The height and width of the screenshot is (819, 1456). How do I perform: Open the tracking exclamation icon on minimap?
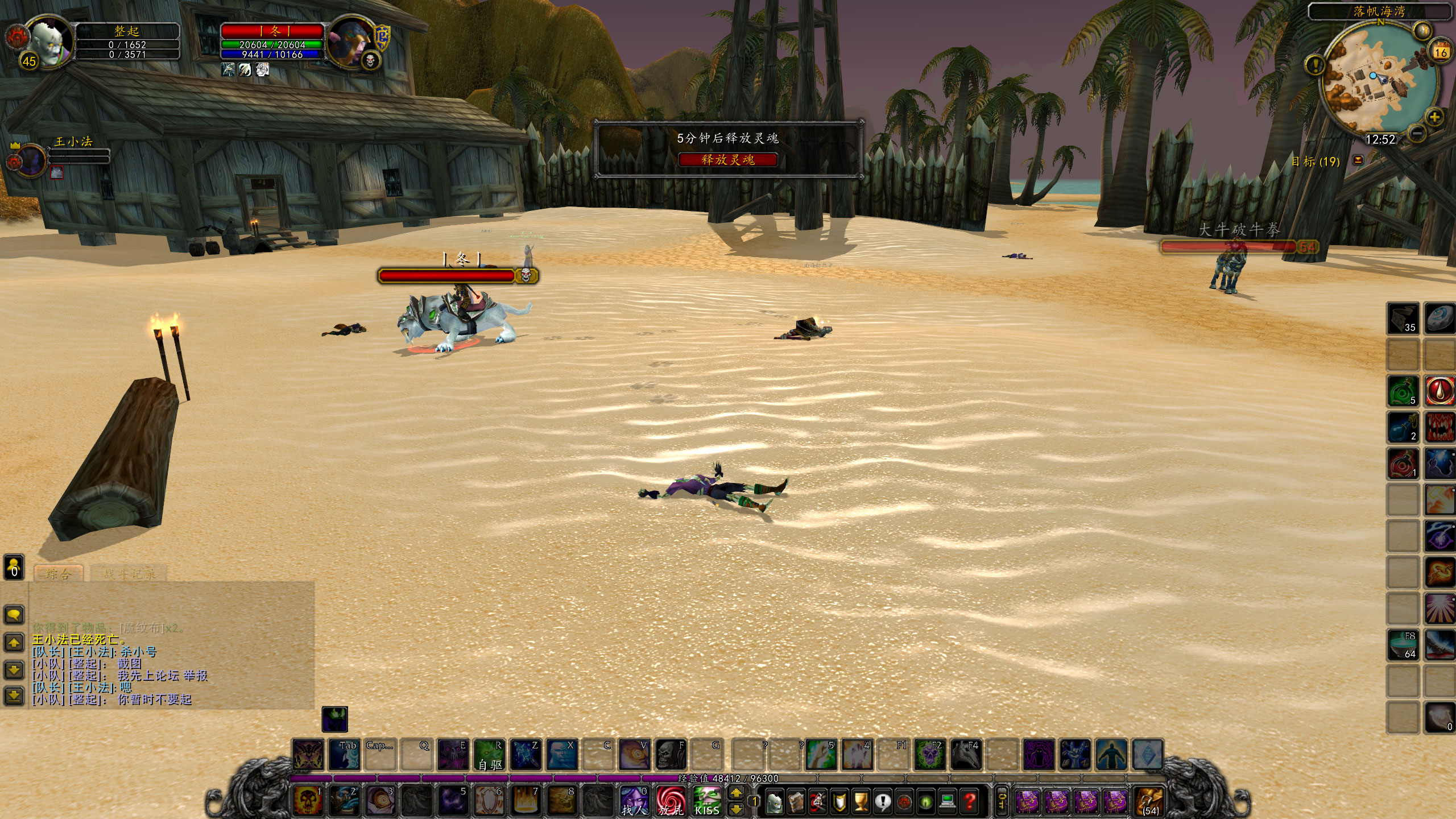1316,64
